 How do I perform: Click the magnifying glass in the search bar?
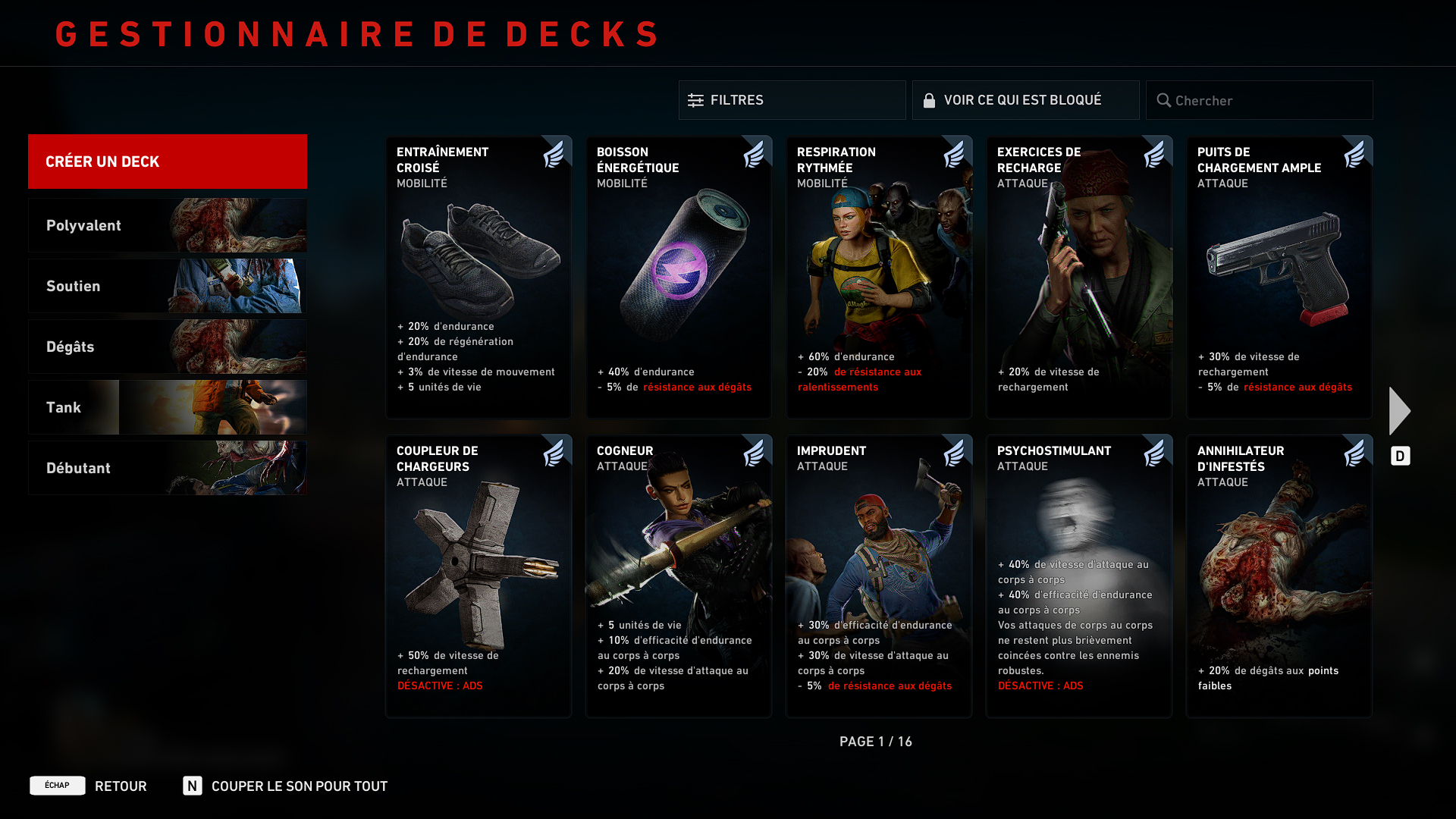point(1164,100)
